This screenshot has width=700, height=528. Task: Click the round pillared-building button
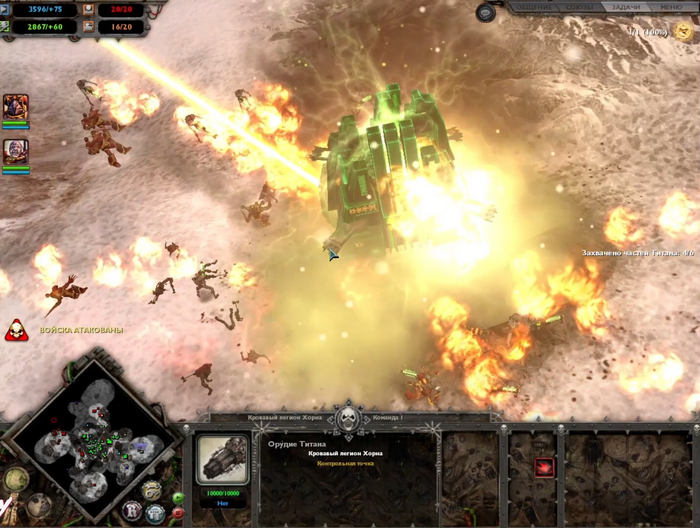155,513
